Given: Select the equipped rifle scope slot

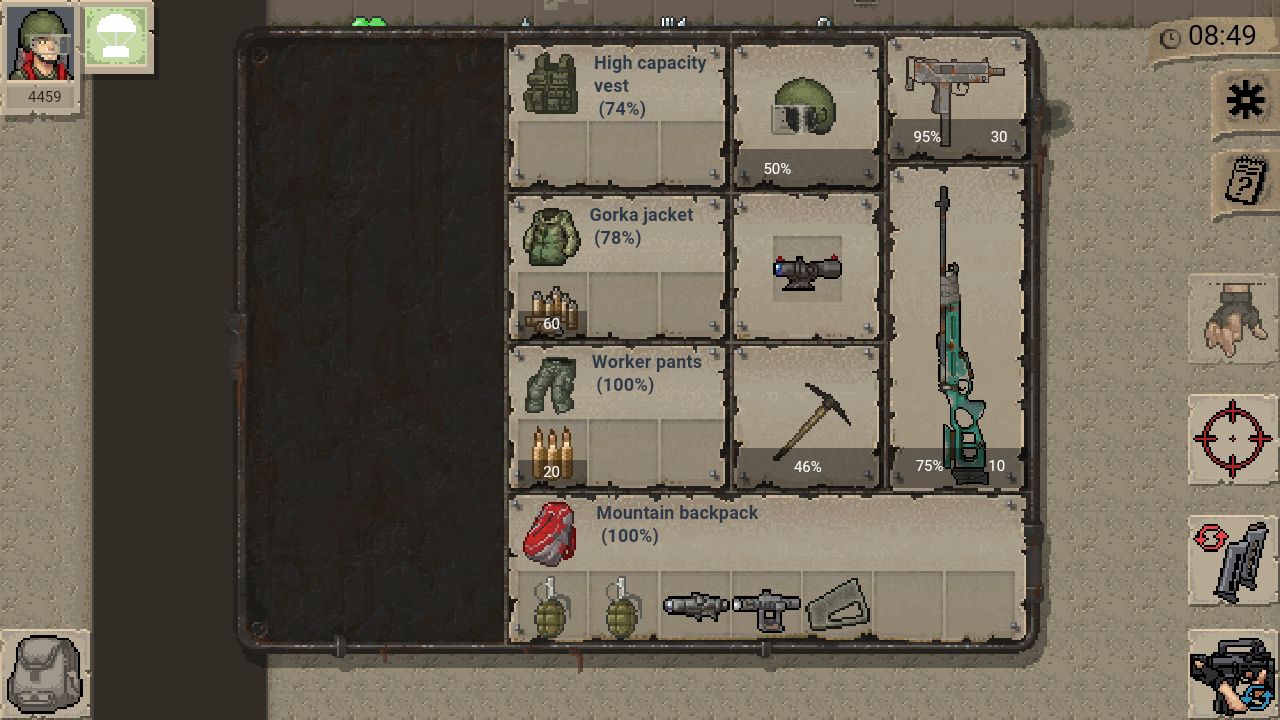Looking at the screenshot, I should click(806, 268).
